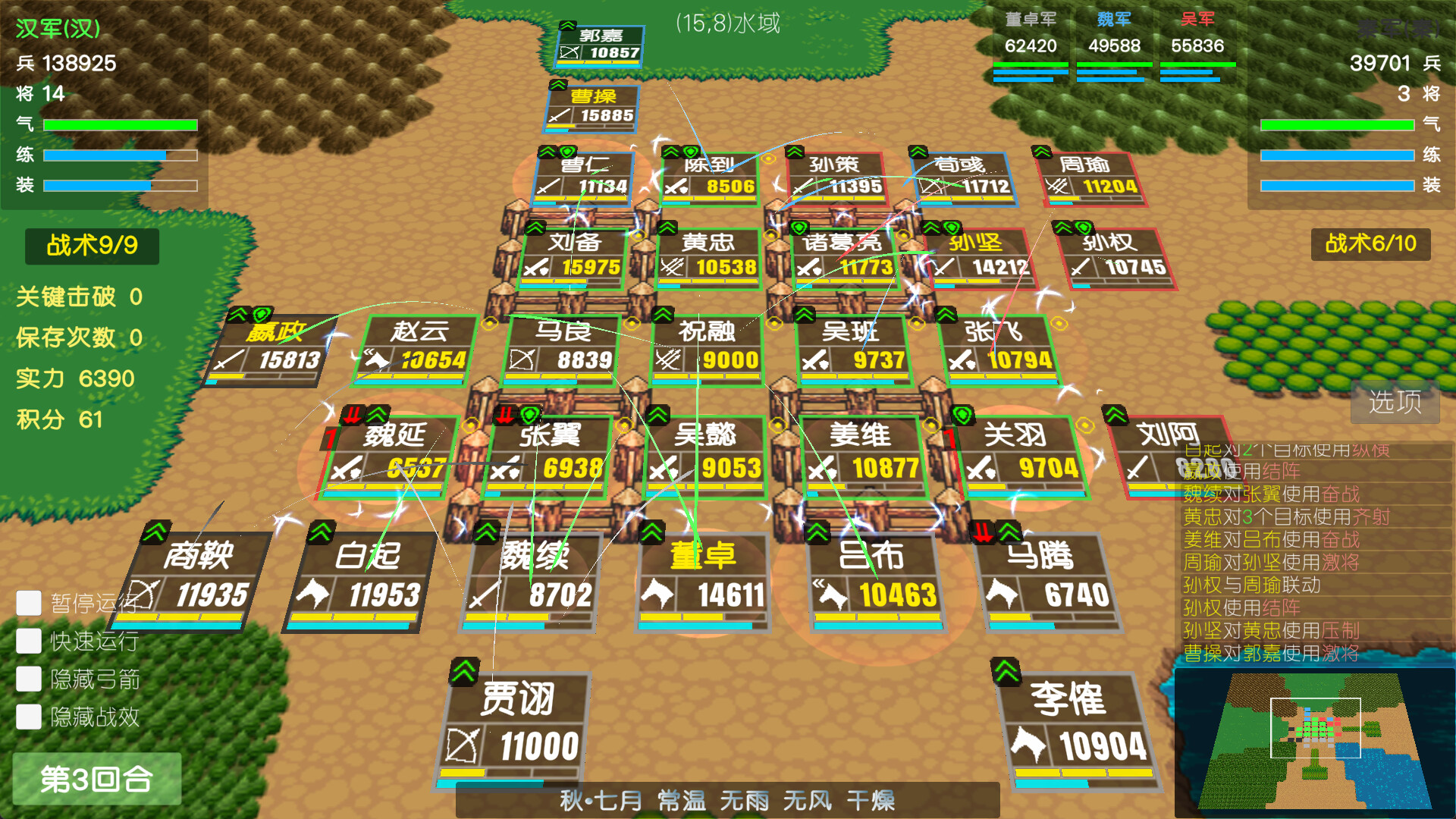Check 隐藏战效 to hide battle effects
This screenshot has width=1456, height=819.
tap(28, 717)
